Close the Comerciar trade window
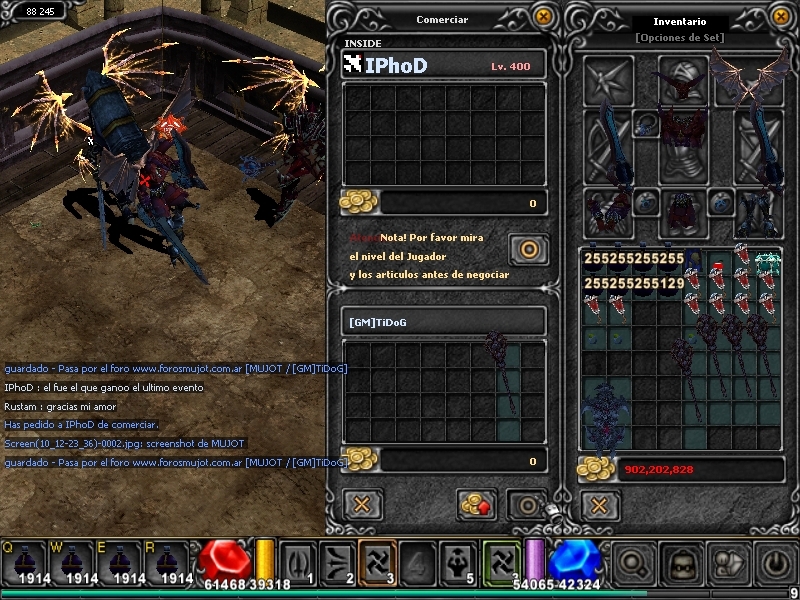The width and height of the screenshot is (800, 600). pos(543,16)
